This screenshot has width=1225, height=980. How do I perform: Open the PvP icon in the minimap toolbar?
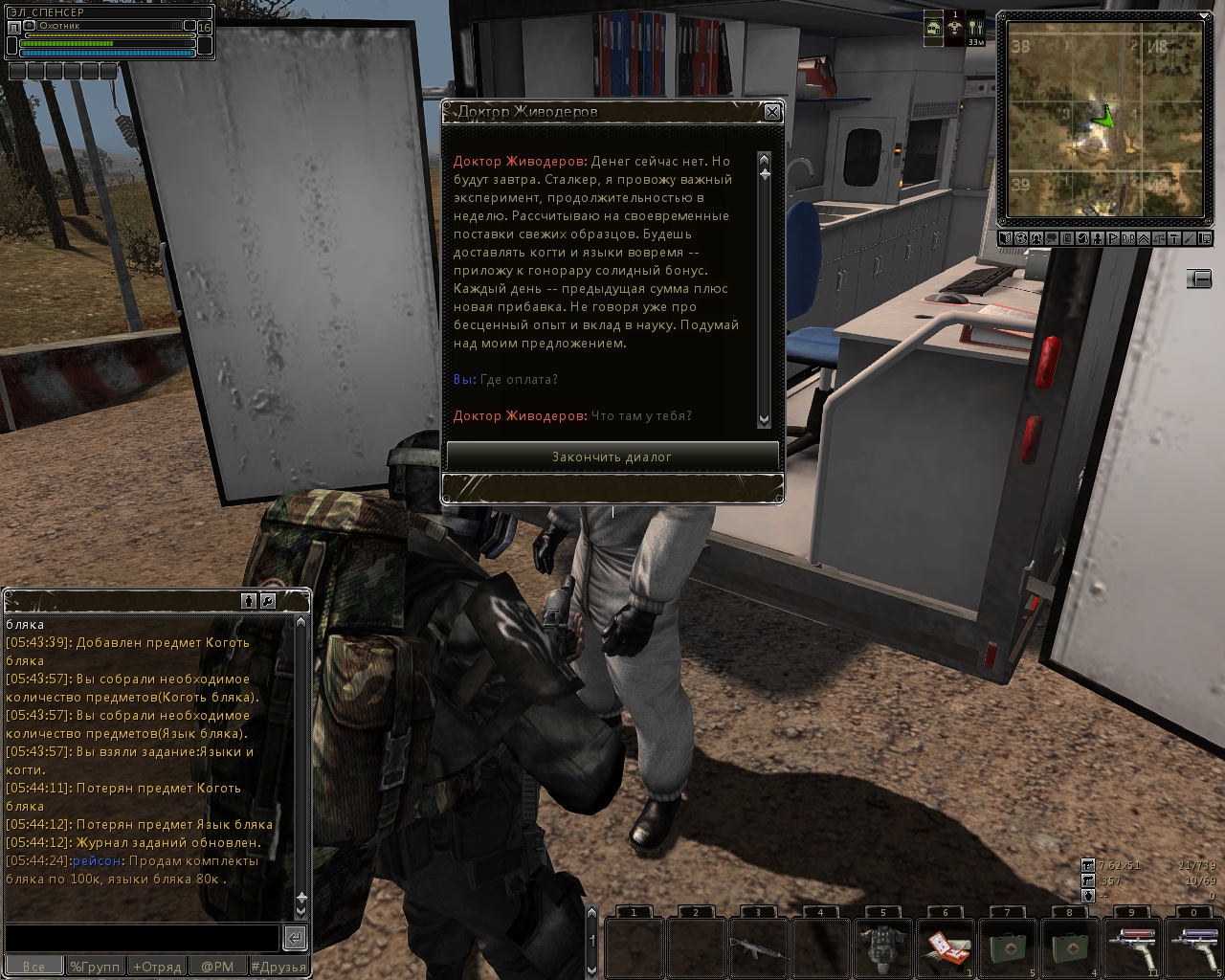pos(1128,238)
